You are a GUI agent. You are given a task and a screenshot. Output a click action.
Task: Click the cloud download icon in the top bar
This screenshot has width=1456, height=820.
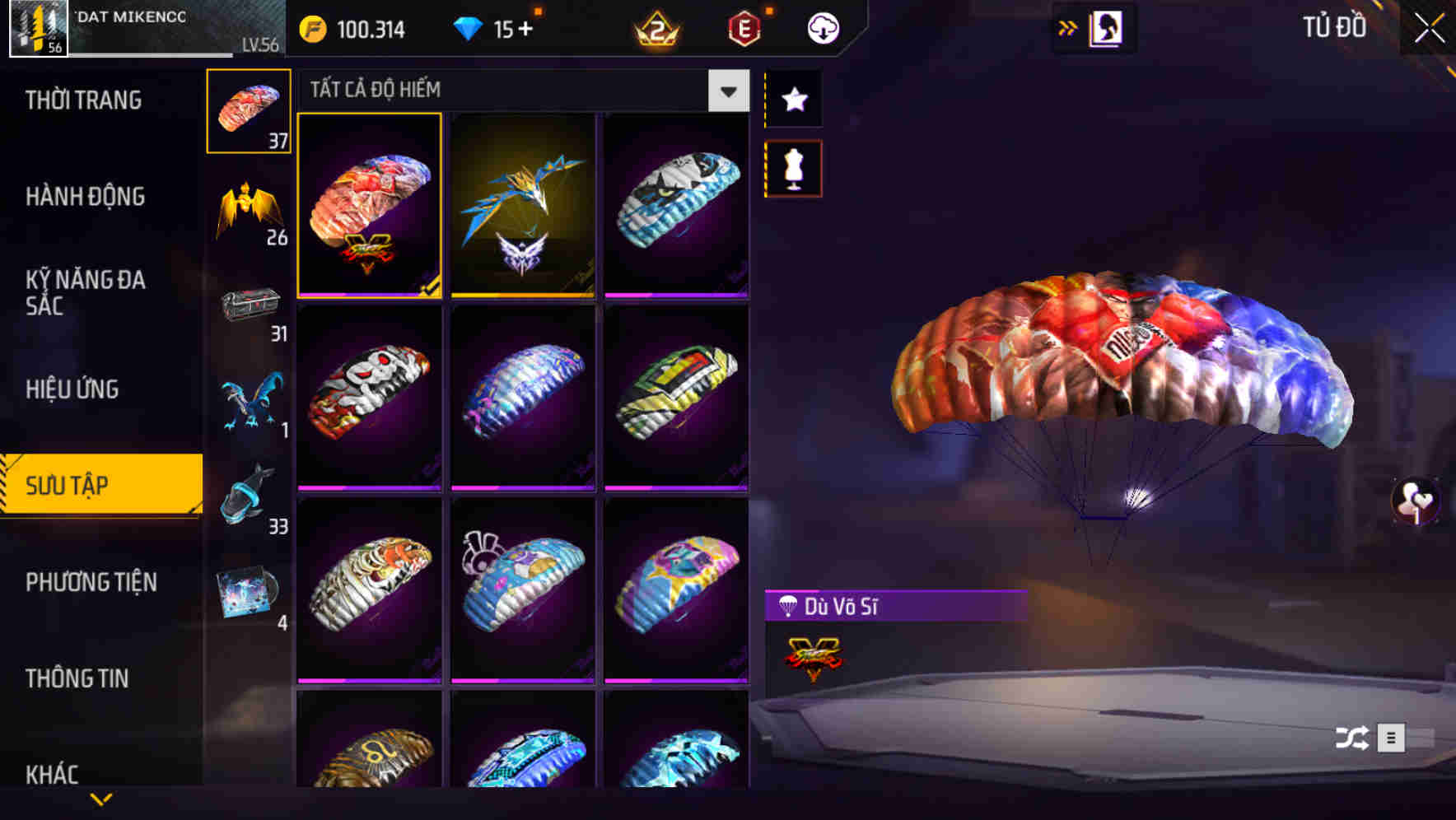(x=823, y=27)
